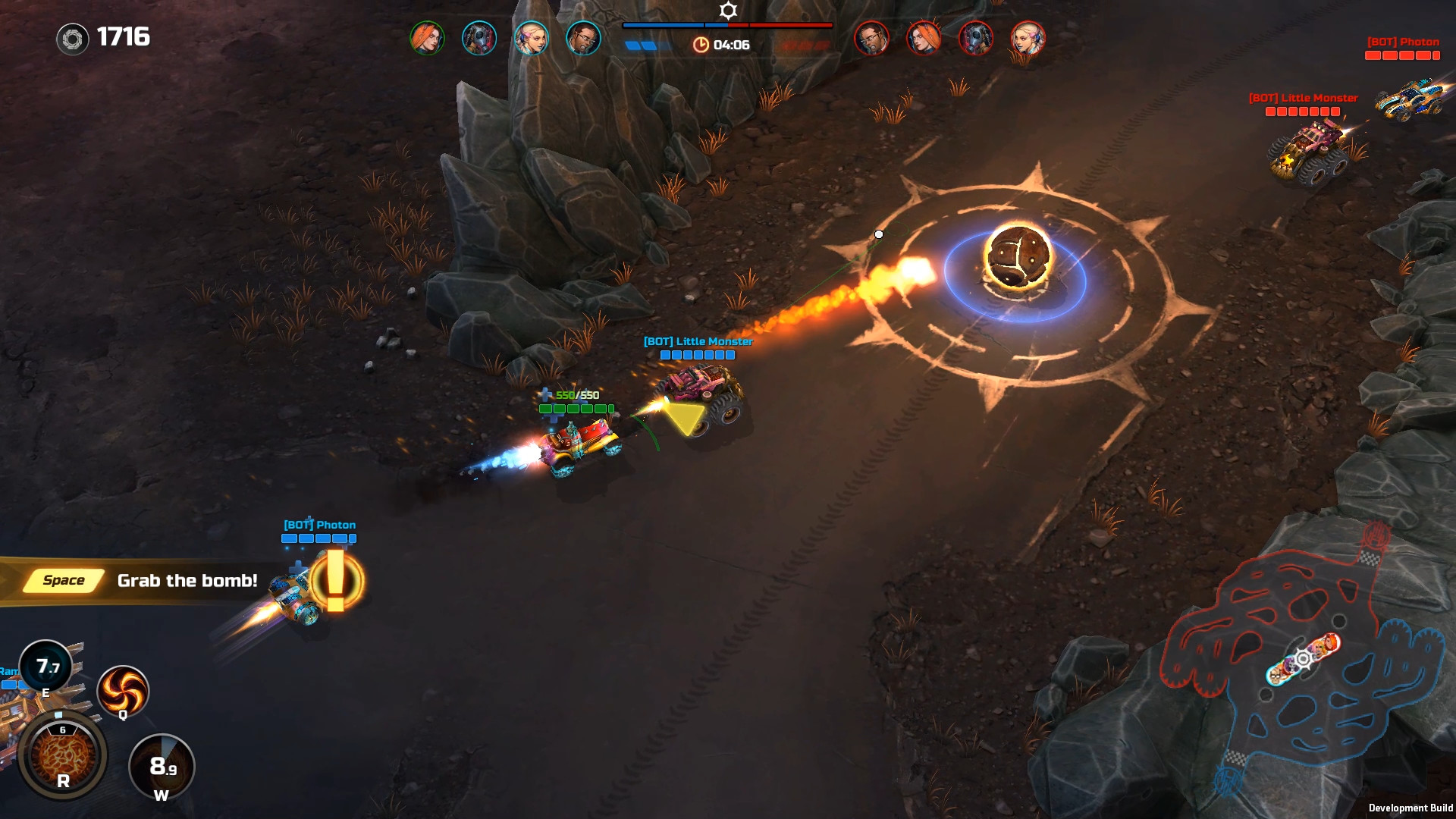Click red team's blonde woman portrait
This screenshot has height=819, width=1456.
click(1028, 38)
